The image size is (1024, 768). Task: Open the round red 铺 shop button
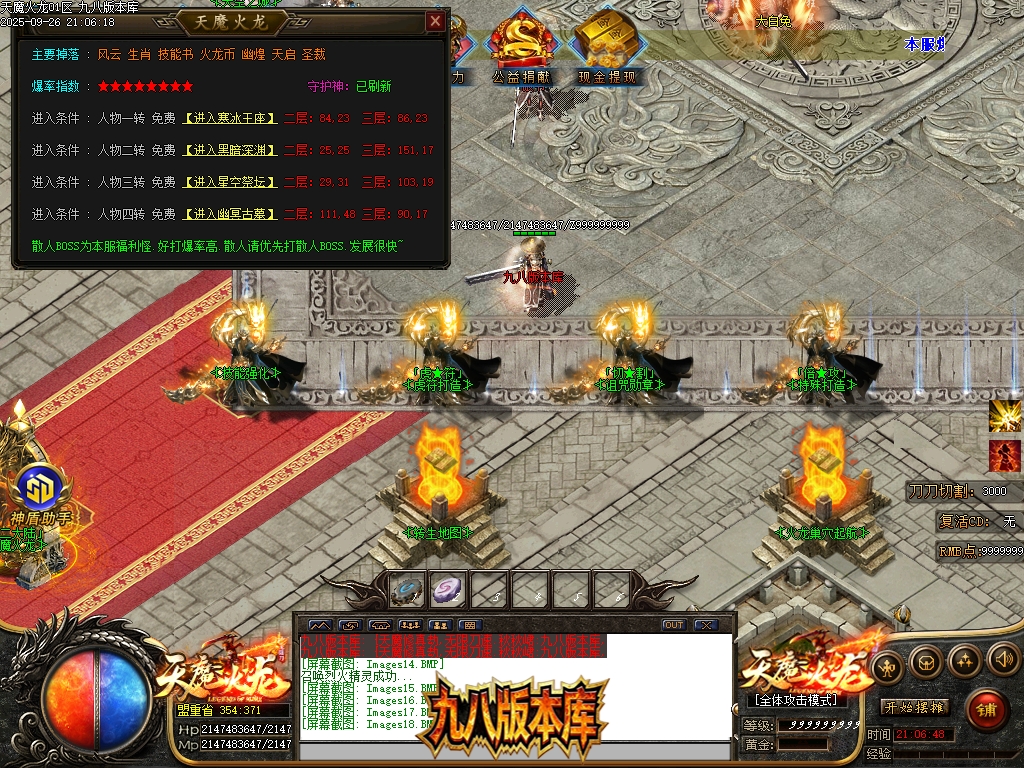[986, 709]
